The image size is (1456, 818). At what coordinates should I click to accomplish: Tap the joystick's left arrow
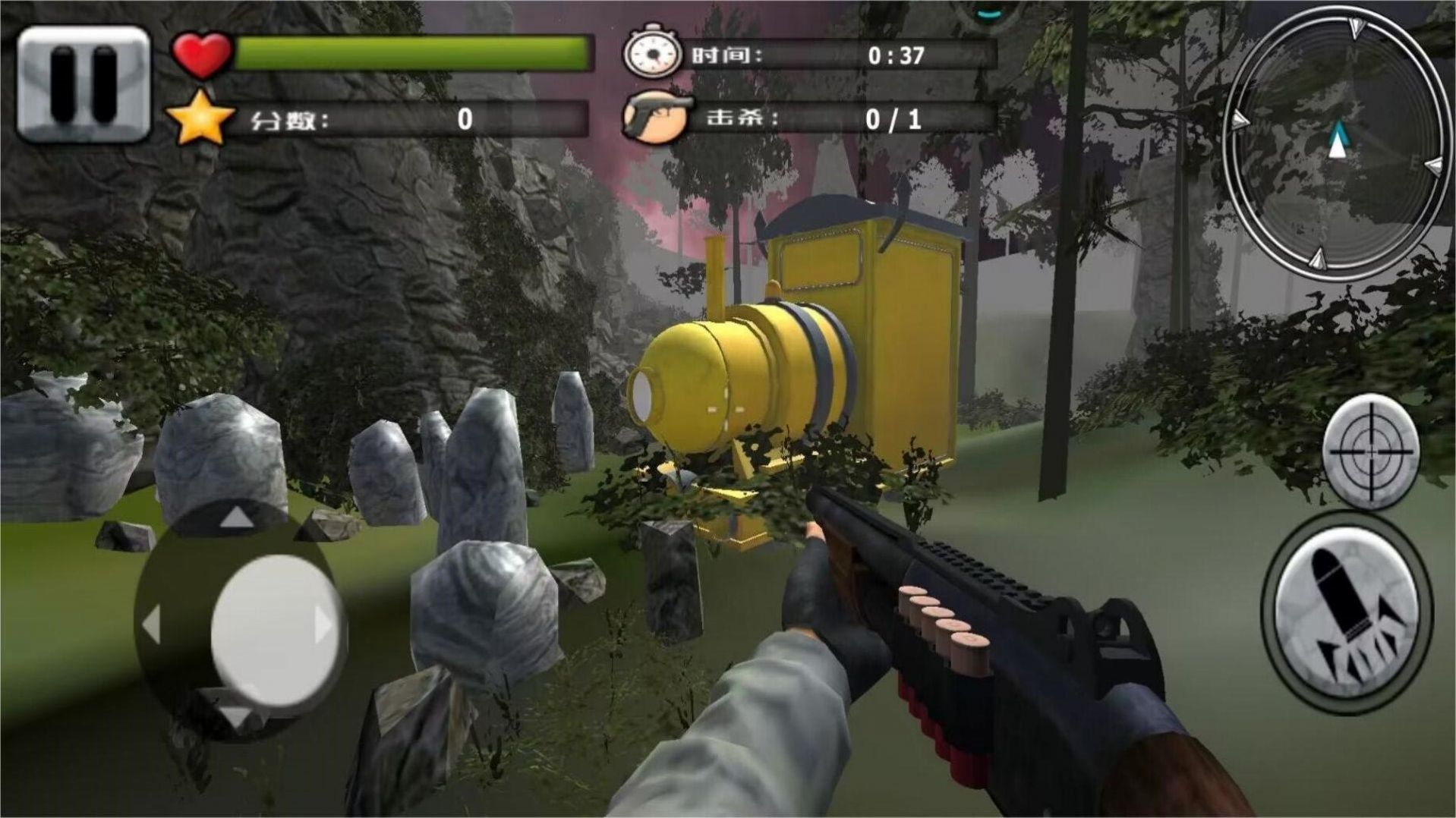152,625
